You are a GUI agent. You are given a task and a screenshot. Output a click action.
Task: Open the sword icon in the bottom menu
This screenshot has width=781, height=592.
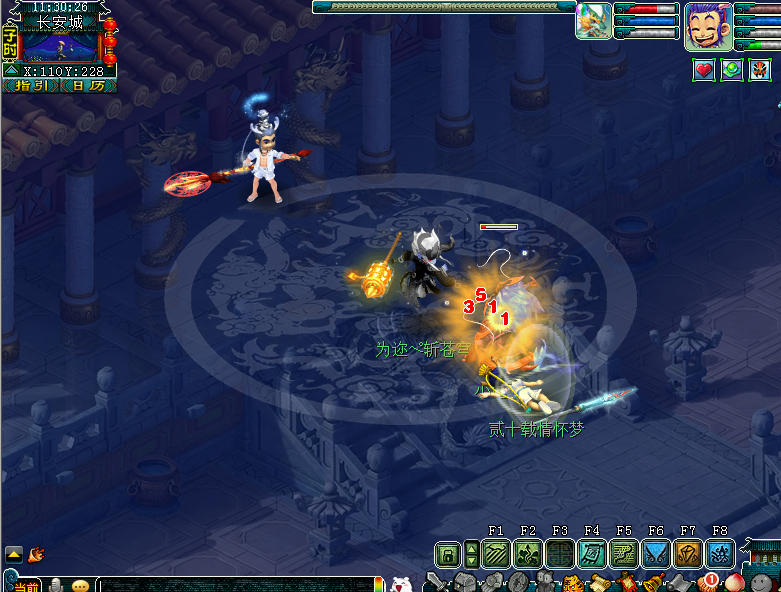pos(435,581)
